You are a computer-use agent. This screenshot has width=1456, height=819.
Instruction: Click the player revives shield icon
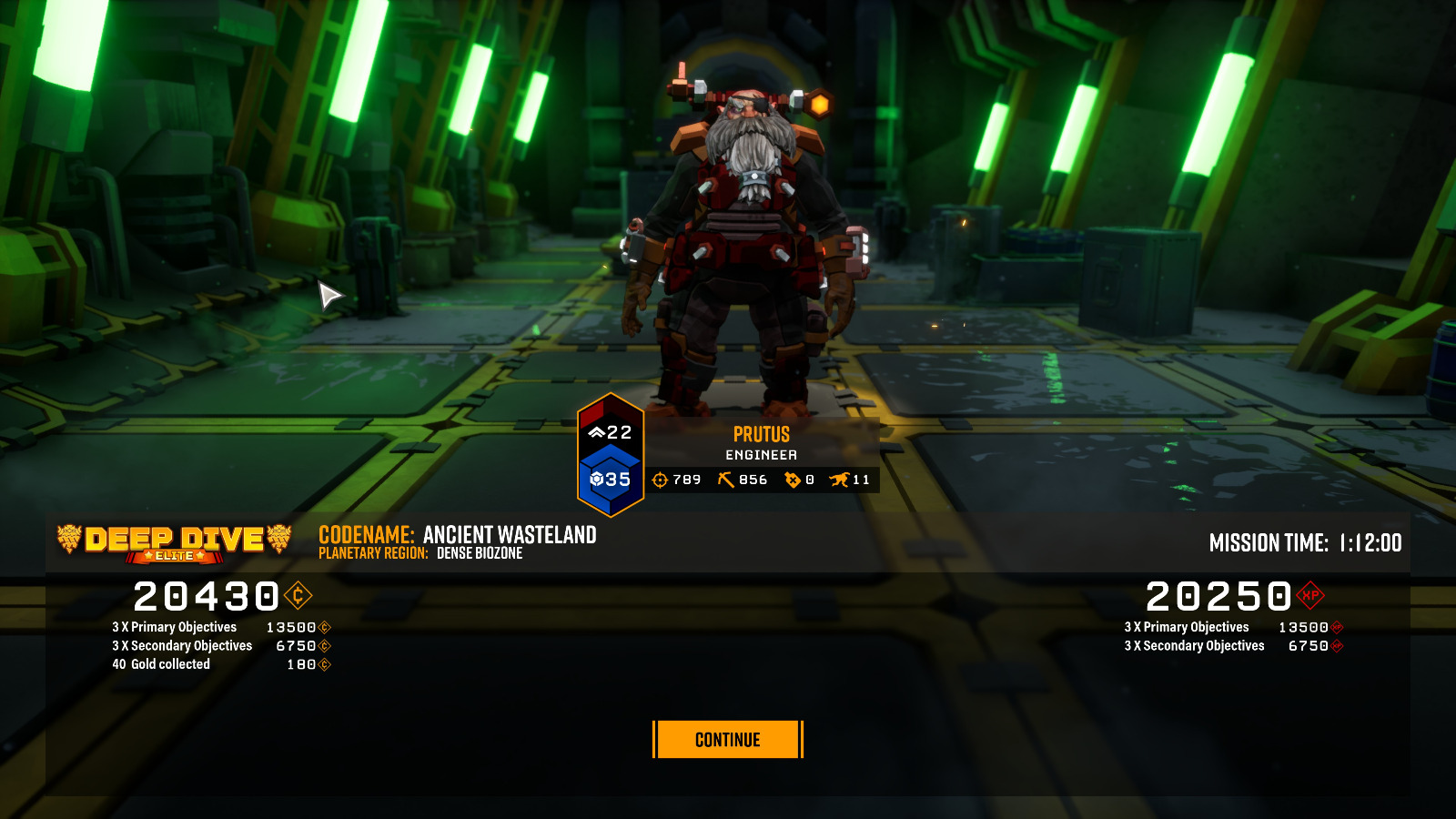793,480
